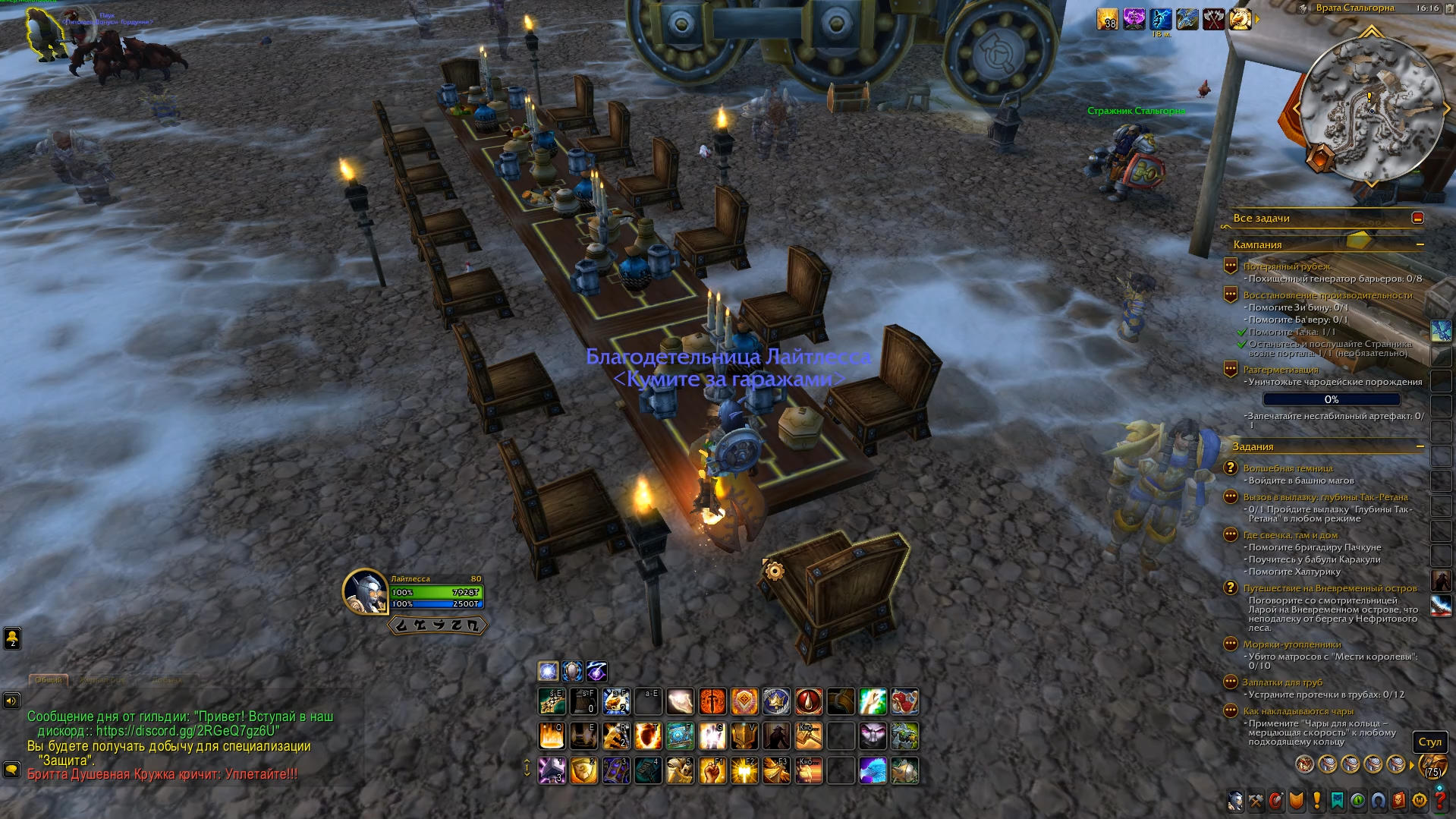Open the quest log exclamation mark button
The width and height of the screenshot is (1456, 819).
[1317, 801]
